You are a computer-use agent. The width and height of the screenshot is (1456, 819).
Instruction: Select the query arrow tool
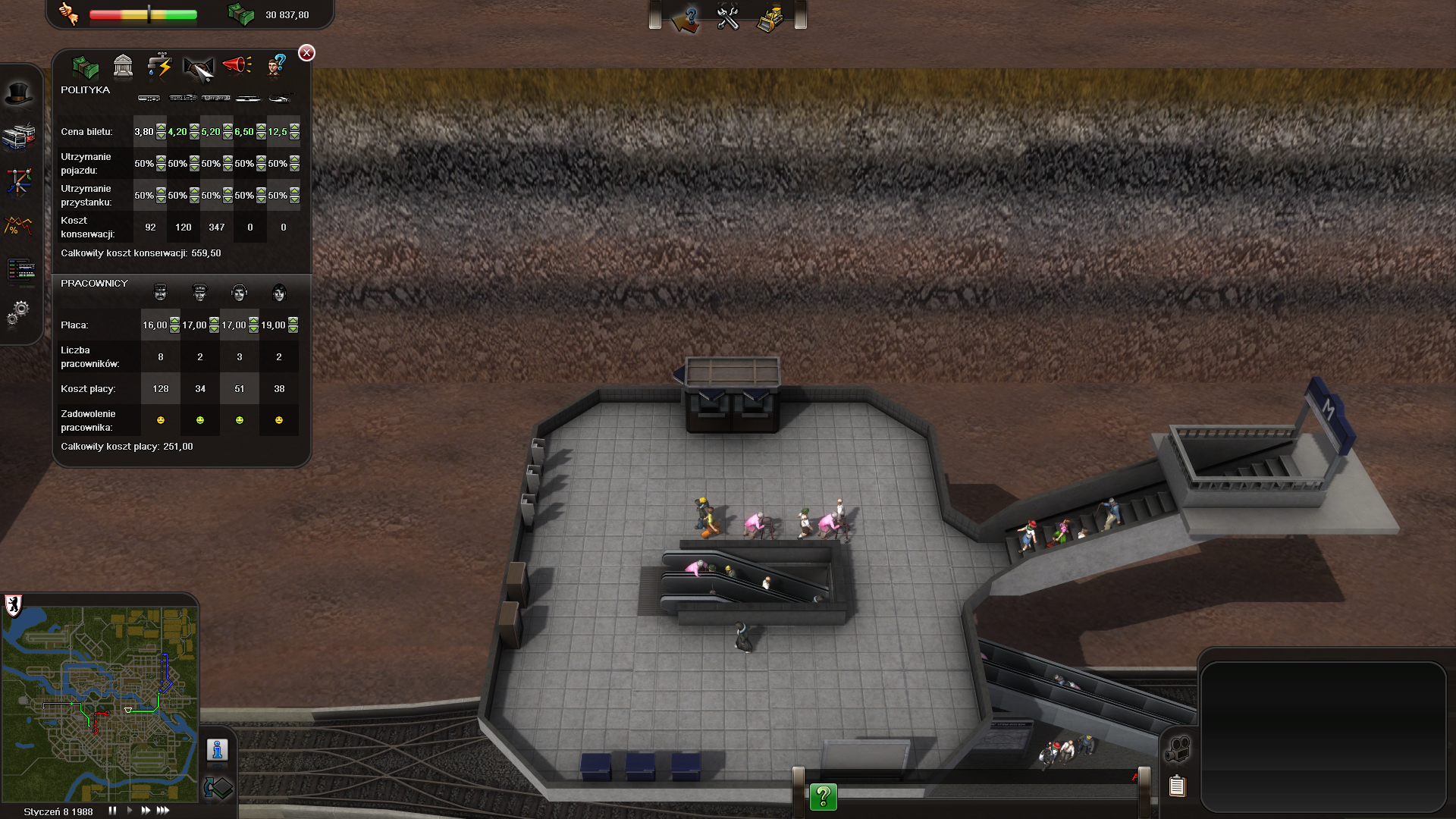tap(688, 18)
